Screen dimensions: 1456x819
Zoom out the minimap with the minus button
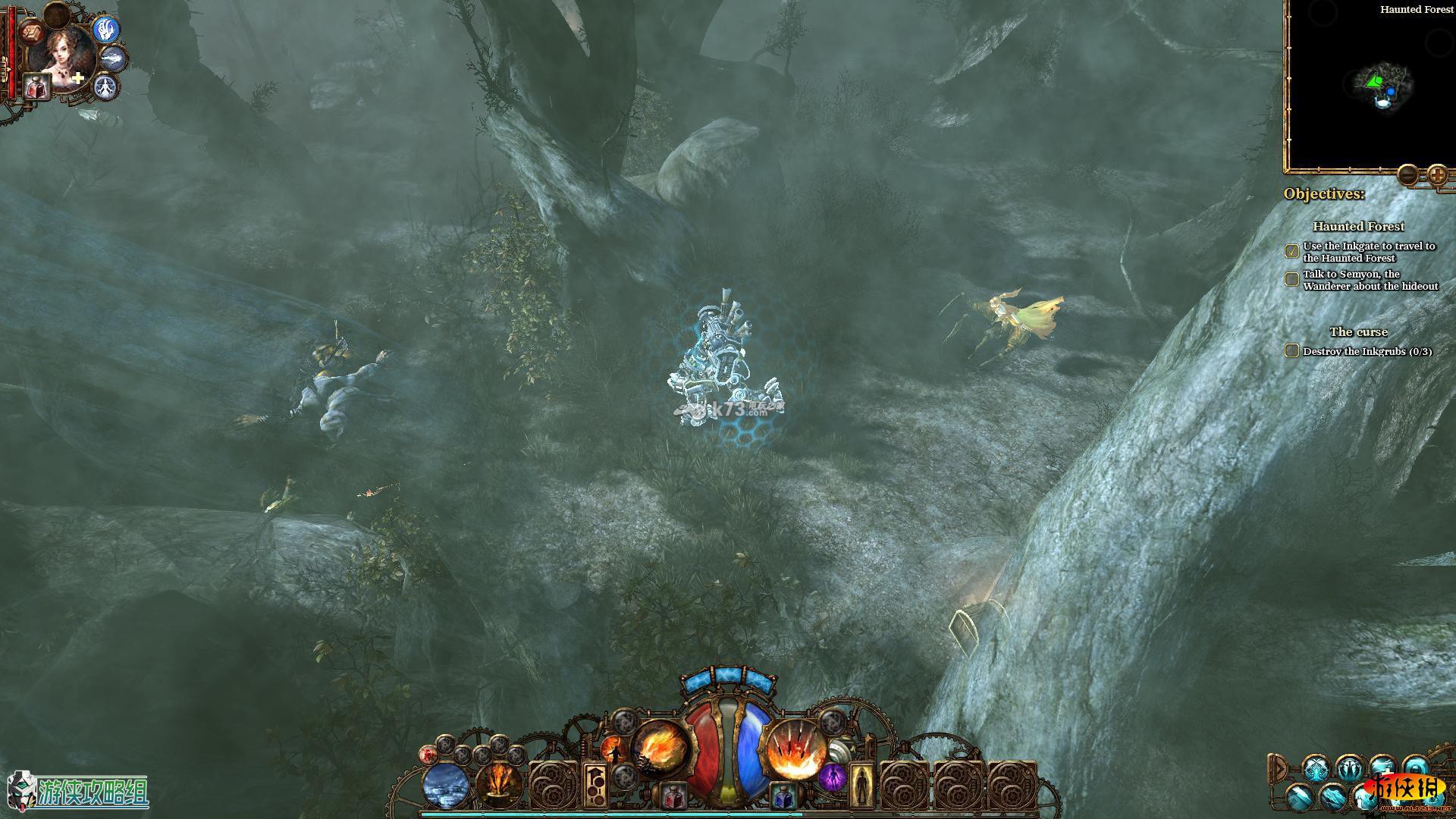coord(1407,175)
